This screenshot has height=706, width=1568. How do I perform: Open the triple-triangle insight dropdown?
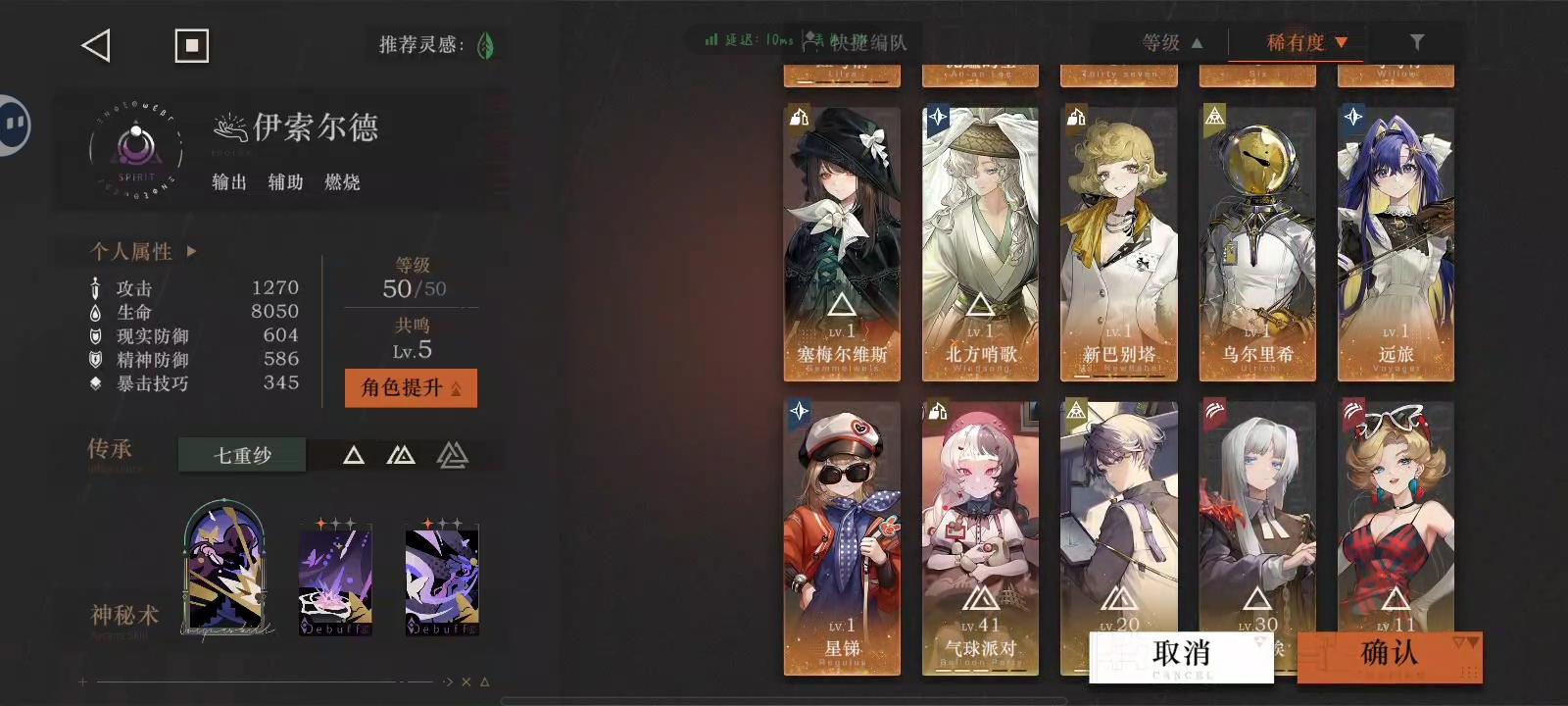click(451, 454)
